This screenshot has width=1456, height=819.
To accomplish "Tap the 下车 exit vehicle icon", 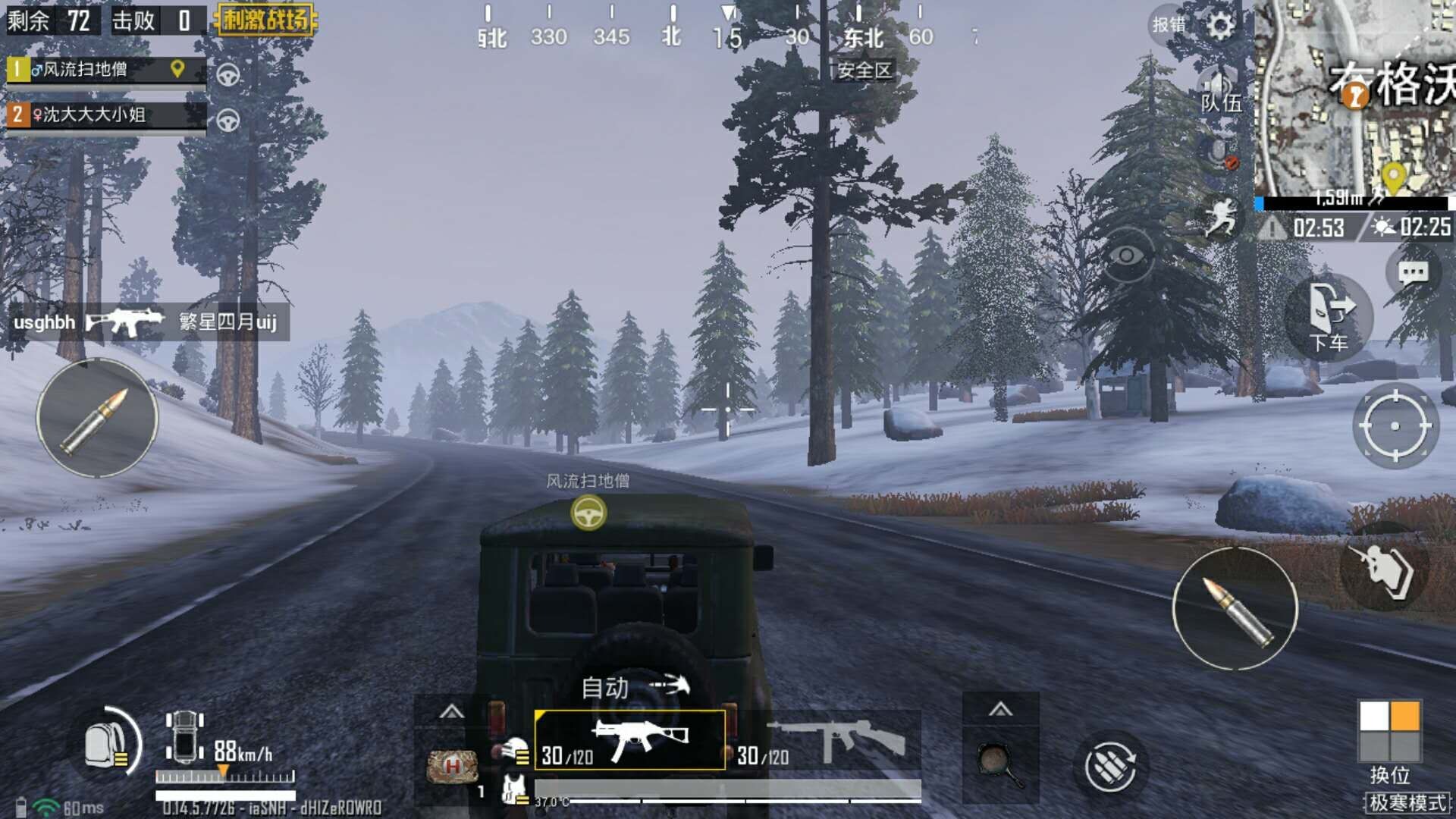I will click(1329, 315).
